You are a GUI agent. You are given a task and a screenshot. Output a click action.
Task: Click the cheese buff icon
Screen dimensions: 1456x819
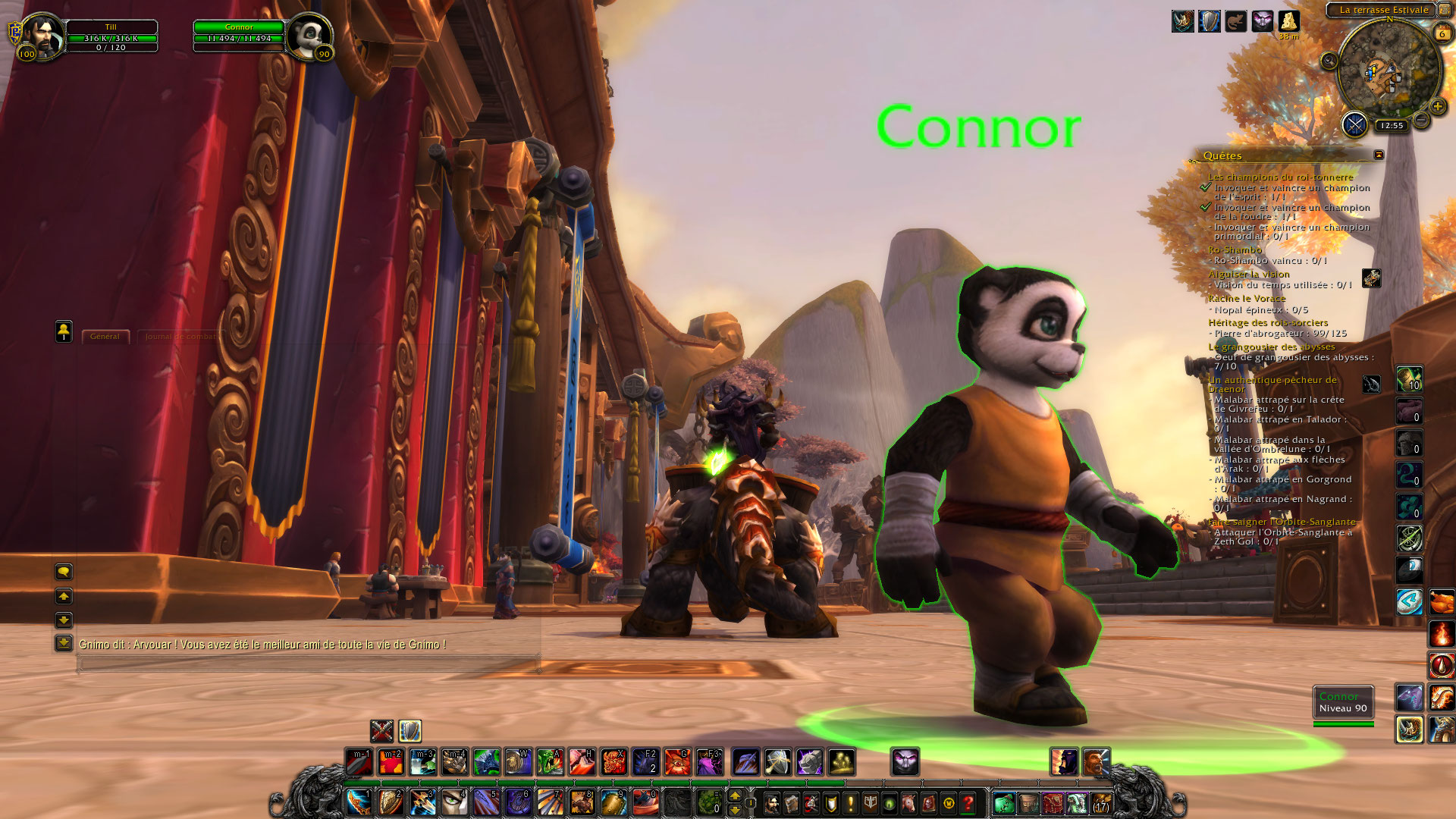click(x=1288, y=21)
